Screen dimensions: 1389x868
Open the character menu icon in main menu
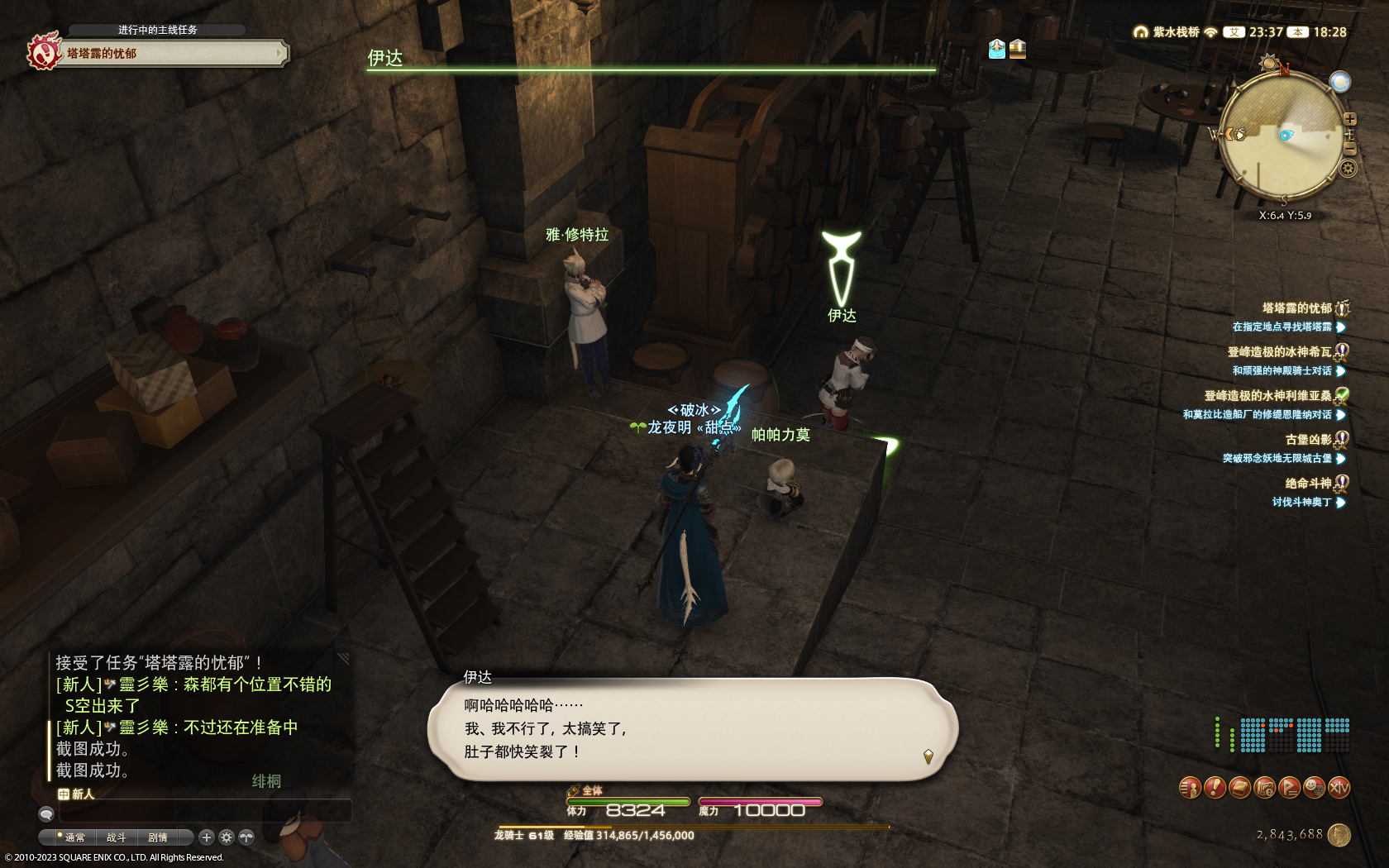pyautogui.click(x=1190, y=788)
